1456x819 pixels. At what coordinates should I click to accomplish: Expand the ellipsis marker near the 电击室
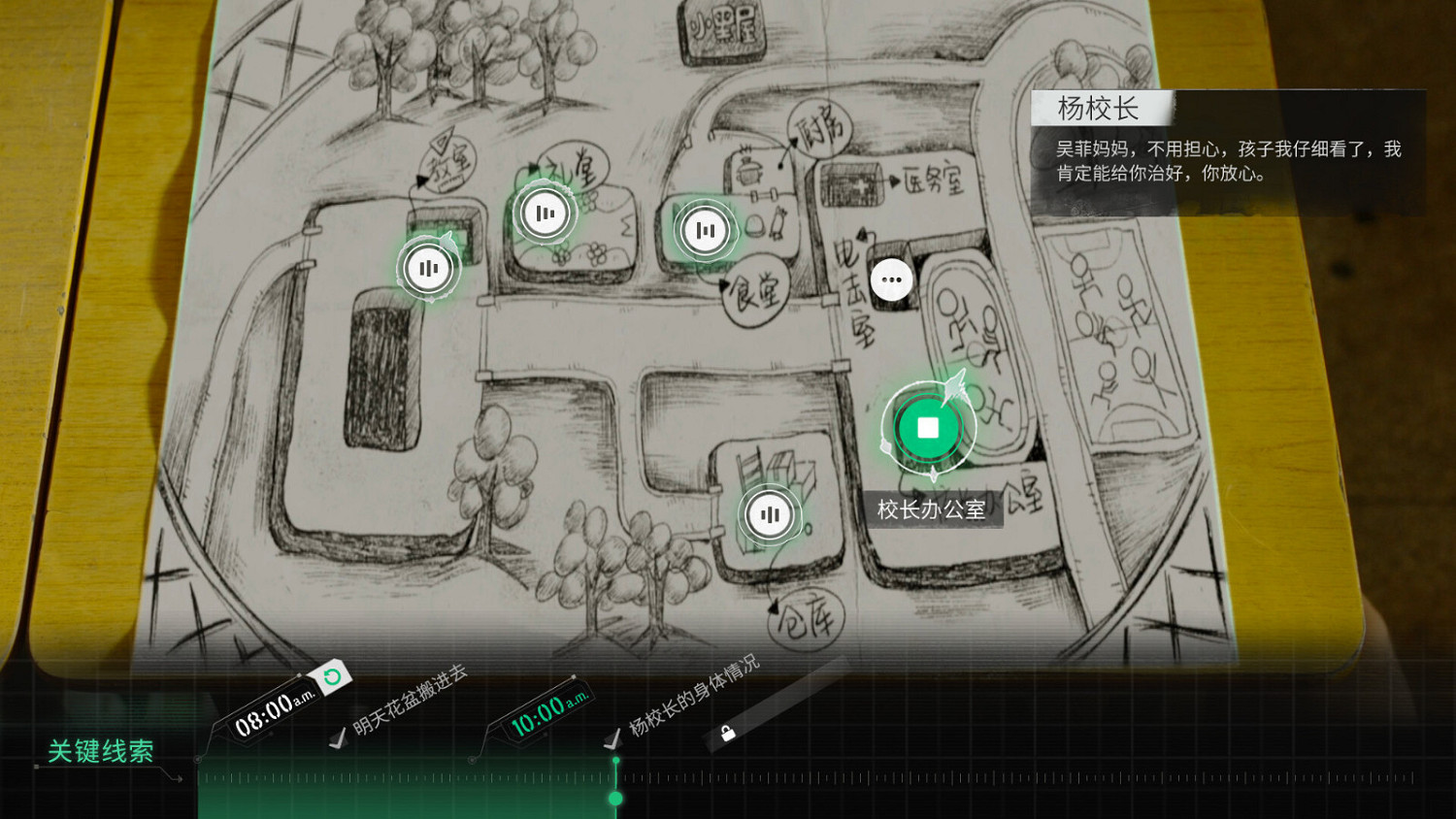pos(892,278)
